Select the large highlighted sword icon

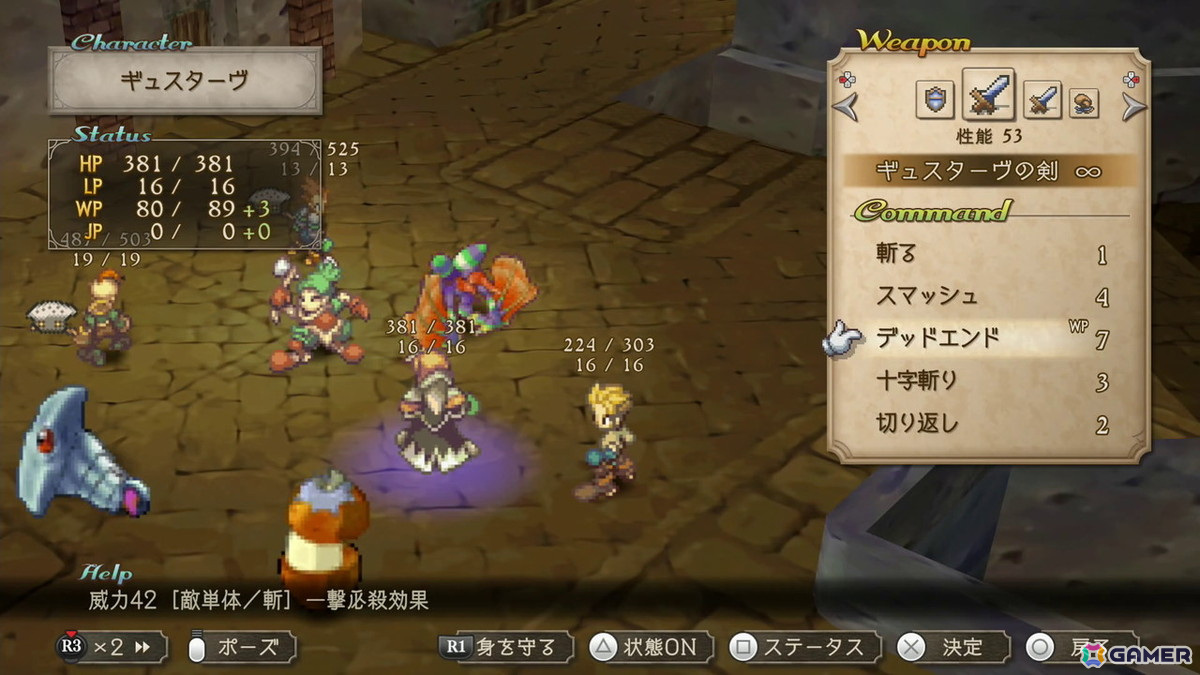(x=988, y=95)
